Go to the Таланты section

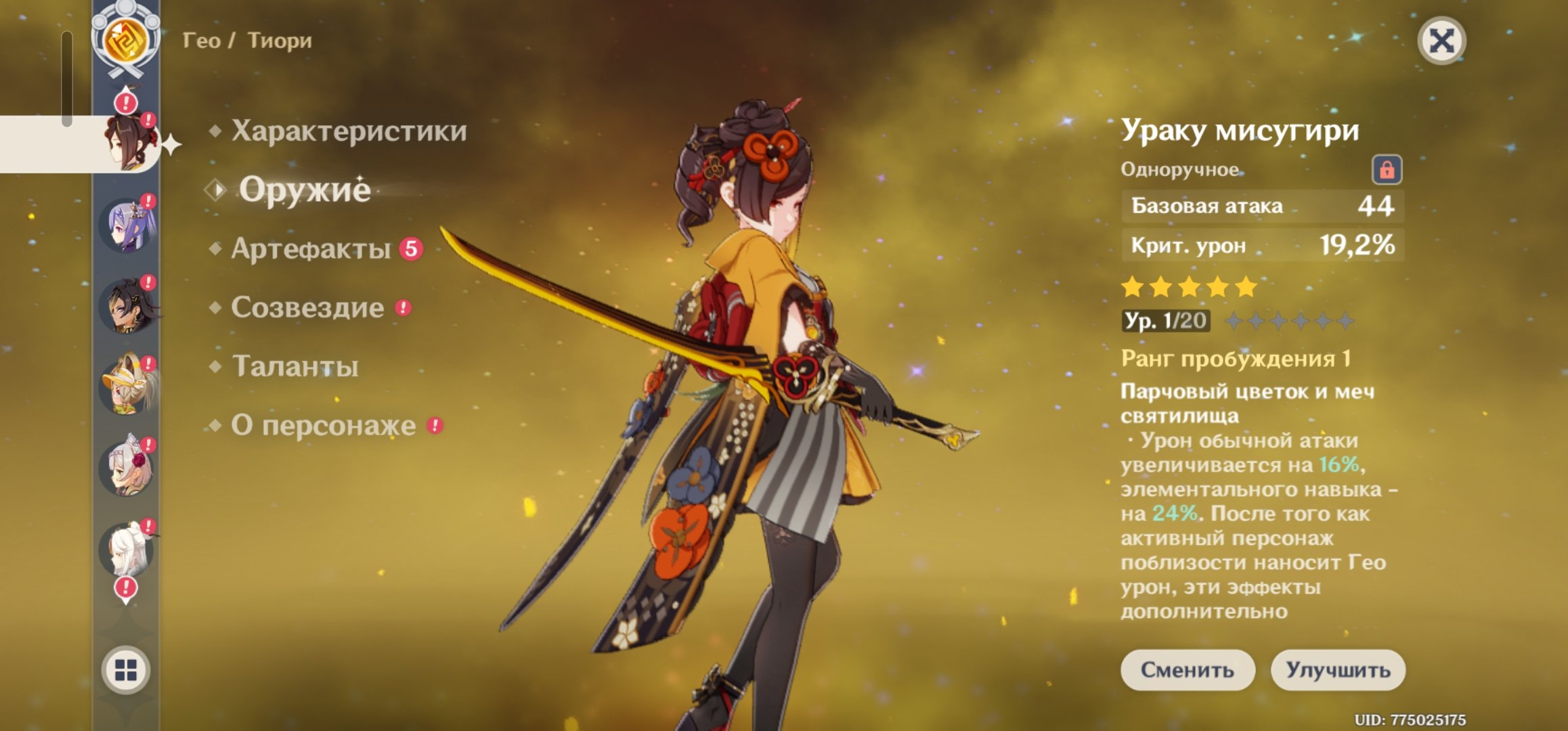click(295, 367)
